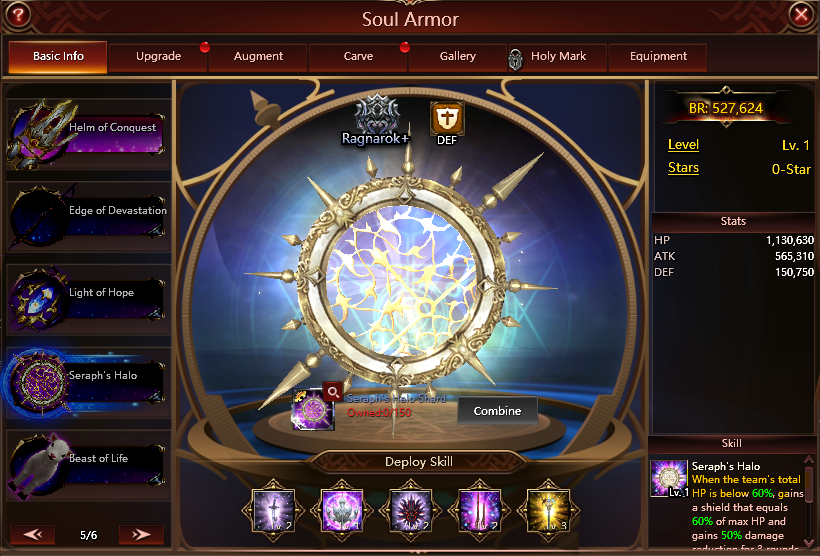This screenshot has height=556, width=820.
Task: Pick Seraph's Halo in the armor list
Action: (88, 382)
